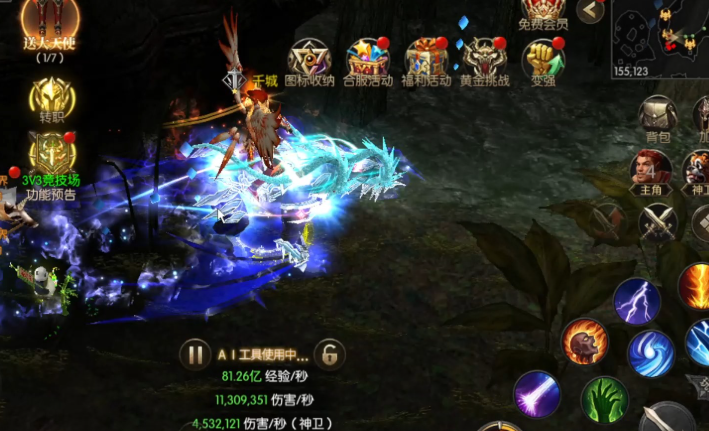Cast the lightning bolt skill
The height and width of the screenshot is (431, 709).
pyautogui.click(x=637, y=300)
